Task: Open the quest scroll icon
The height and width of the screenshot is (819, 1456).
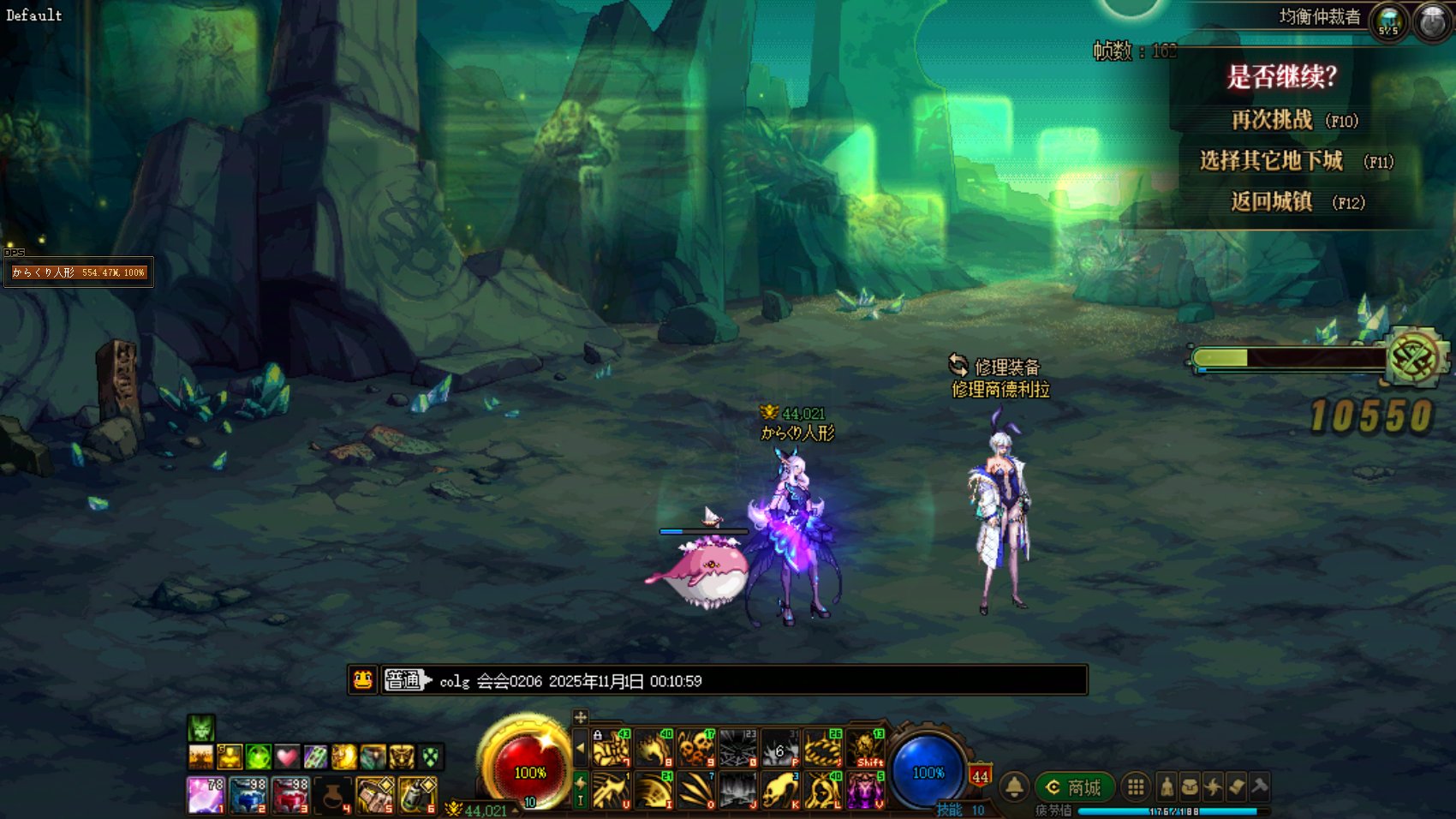Action: (x=1236, y=786)
